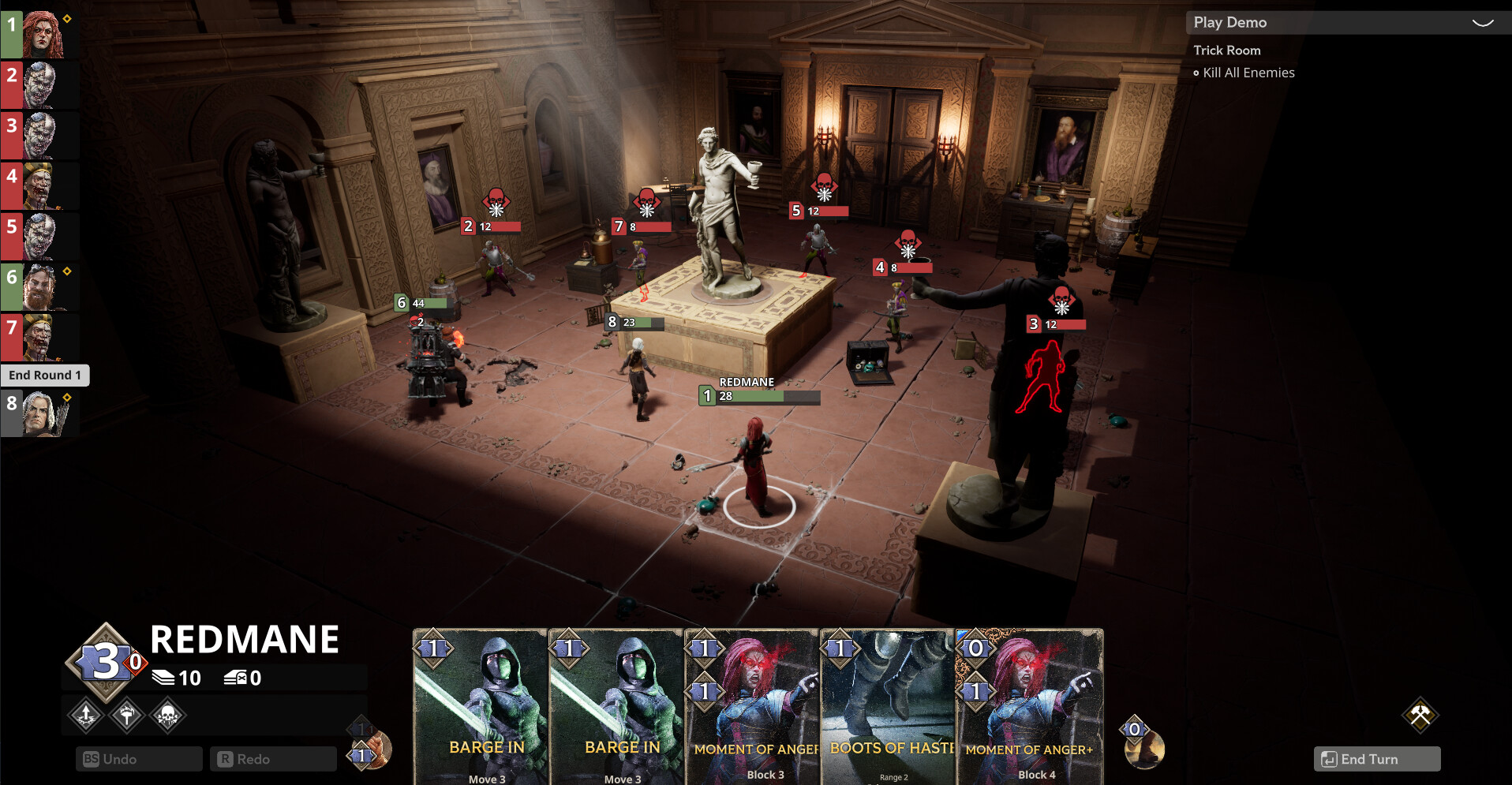Click the End Round 1 label
Viewport: 1512px width, 785px height.
pos(45,375)
